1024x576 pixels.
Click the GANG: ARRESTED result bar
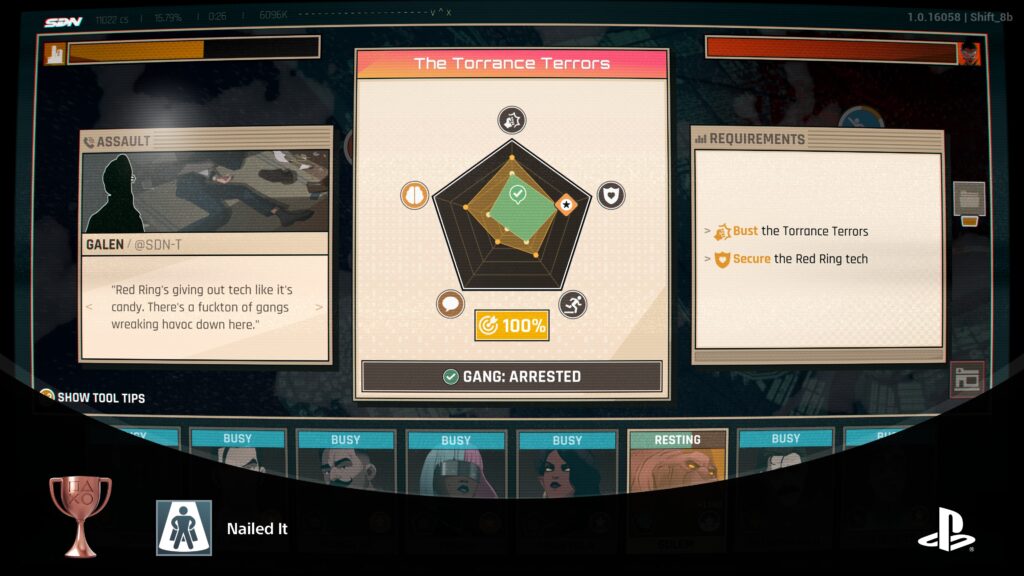511,376
